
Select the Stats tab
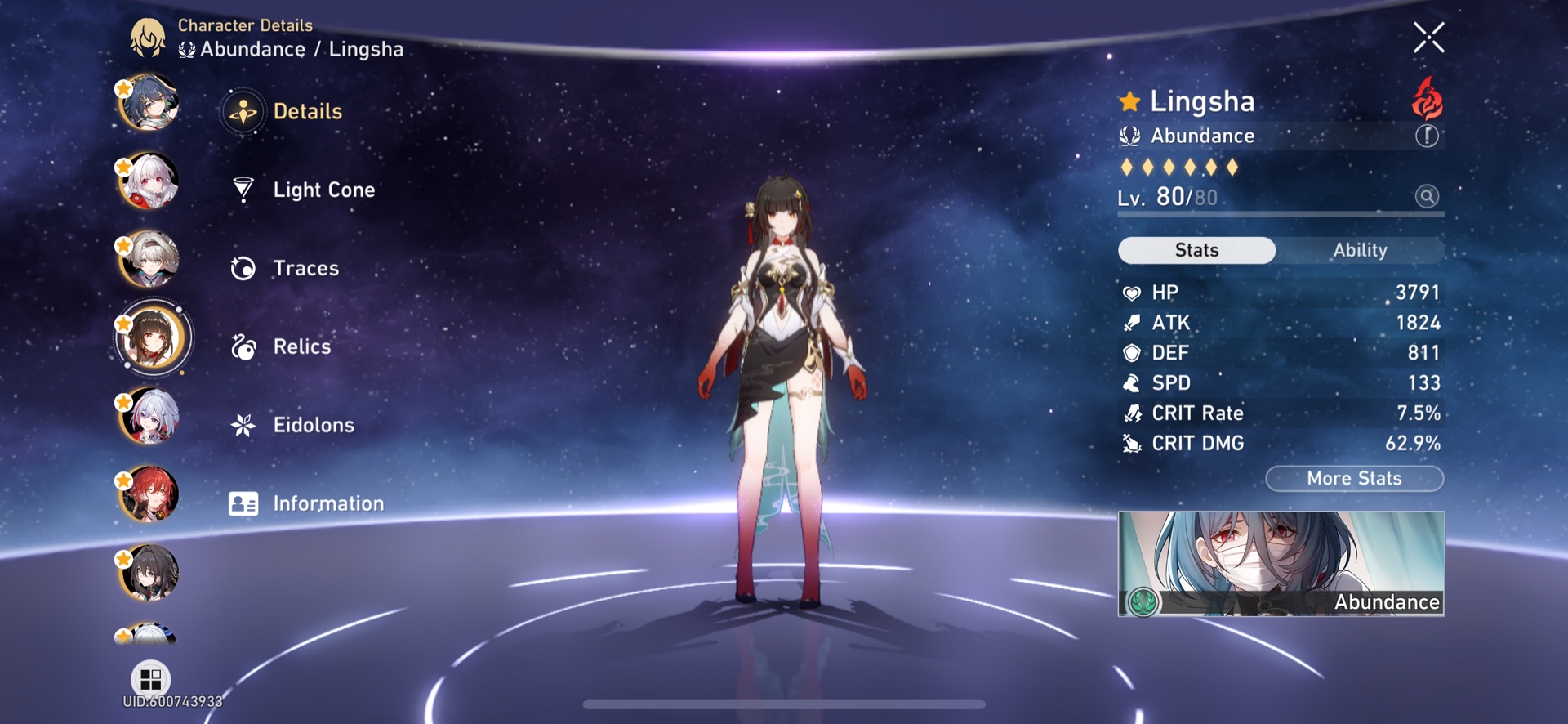coord(1196,250)
